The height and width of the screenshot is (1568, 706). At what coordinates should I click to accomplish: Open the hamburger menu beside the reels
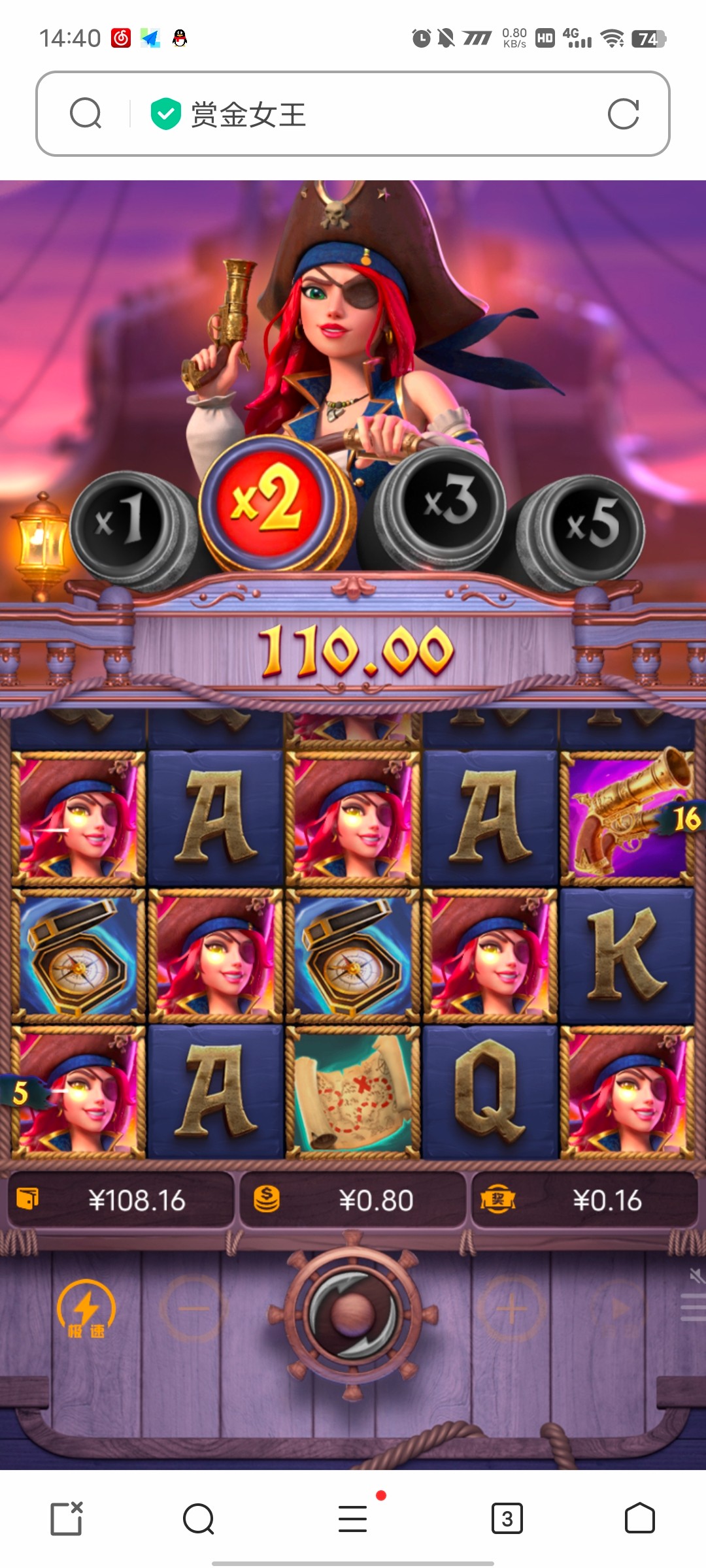[x=693, y=1307]
